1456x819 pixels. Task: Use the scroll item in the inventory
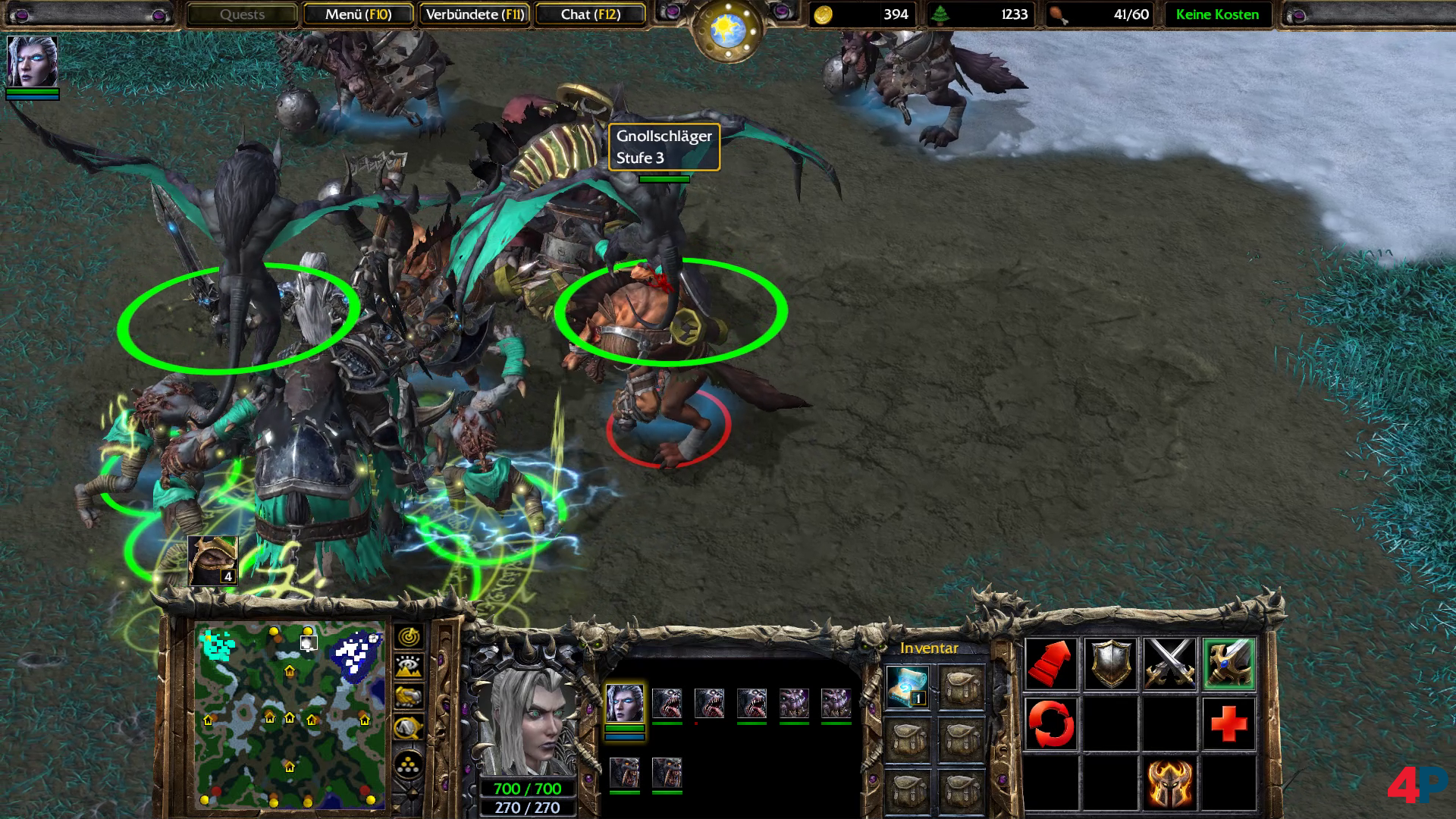[907, 687]
